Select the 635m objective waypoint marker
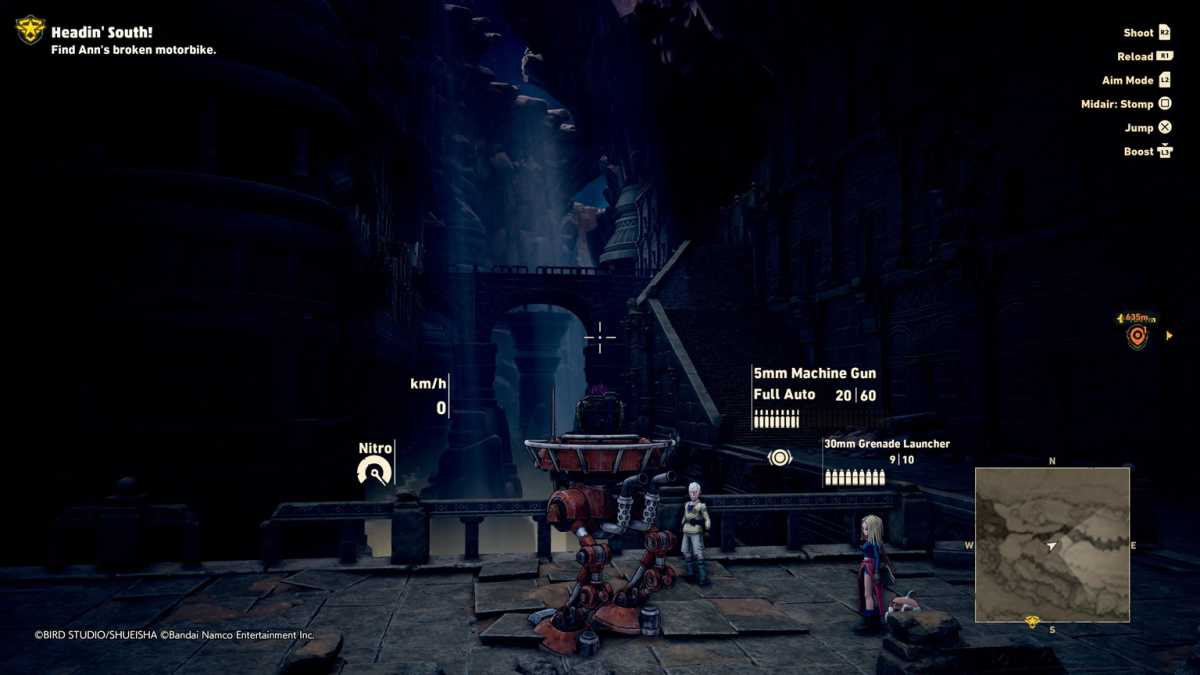 [1137, 336]
